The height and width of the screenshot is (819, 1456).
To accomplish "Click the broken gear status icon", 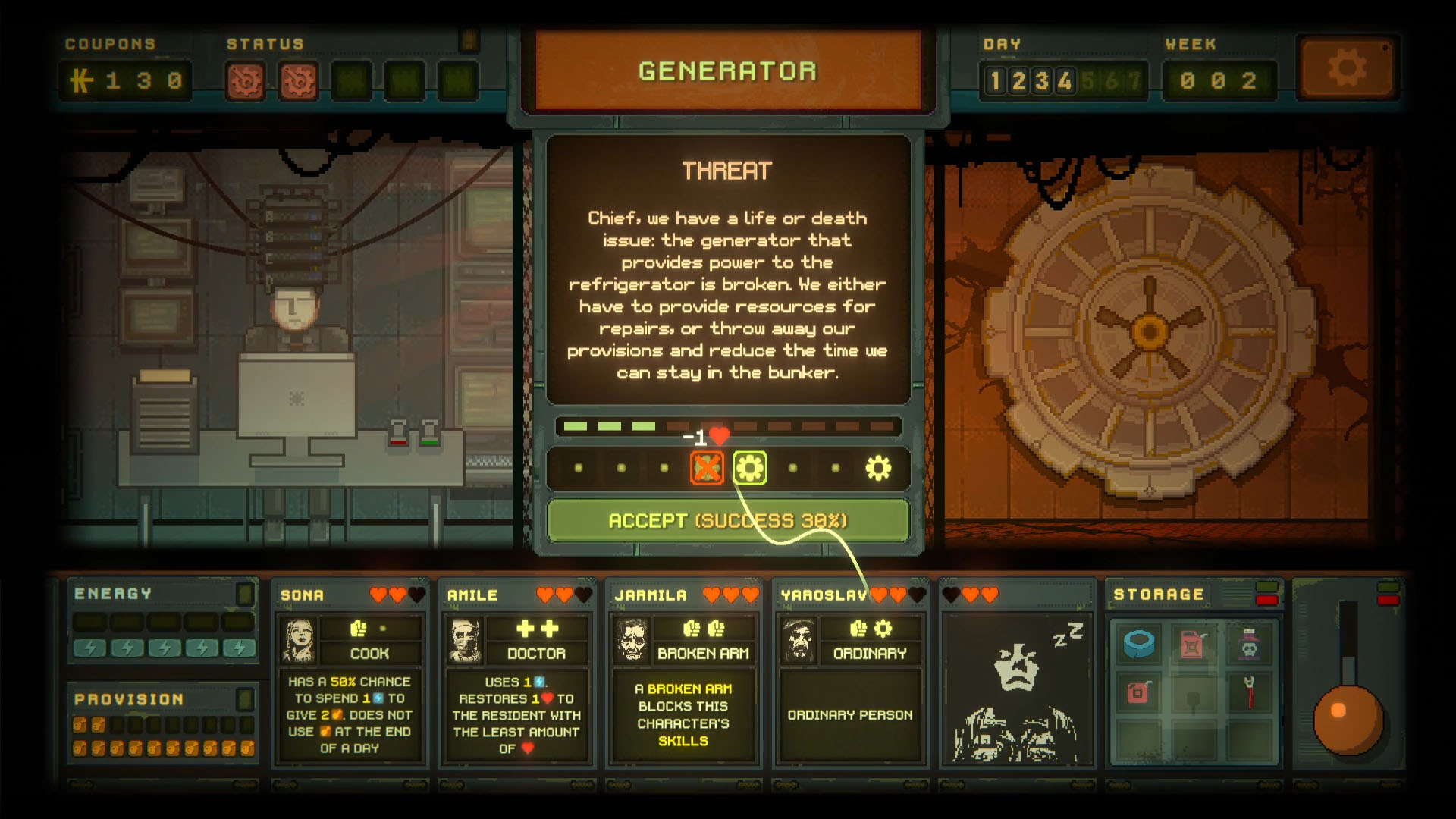I will [244, 80].
